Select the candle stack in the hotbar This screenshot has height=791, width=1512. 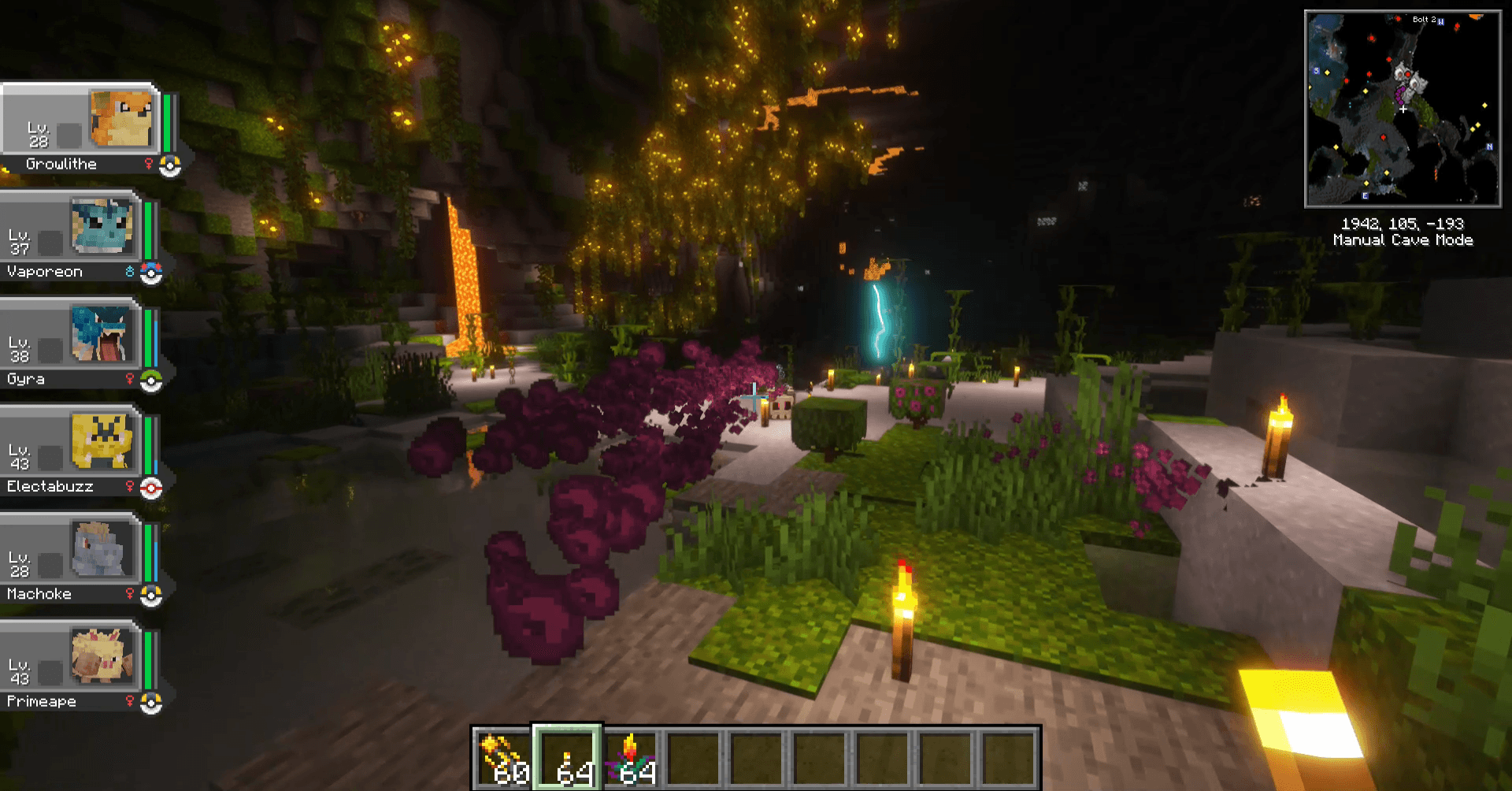(630, 755)
